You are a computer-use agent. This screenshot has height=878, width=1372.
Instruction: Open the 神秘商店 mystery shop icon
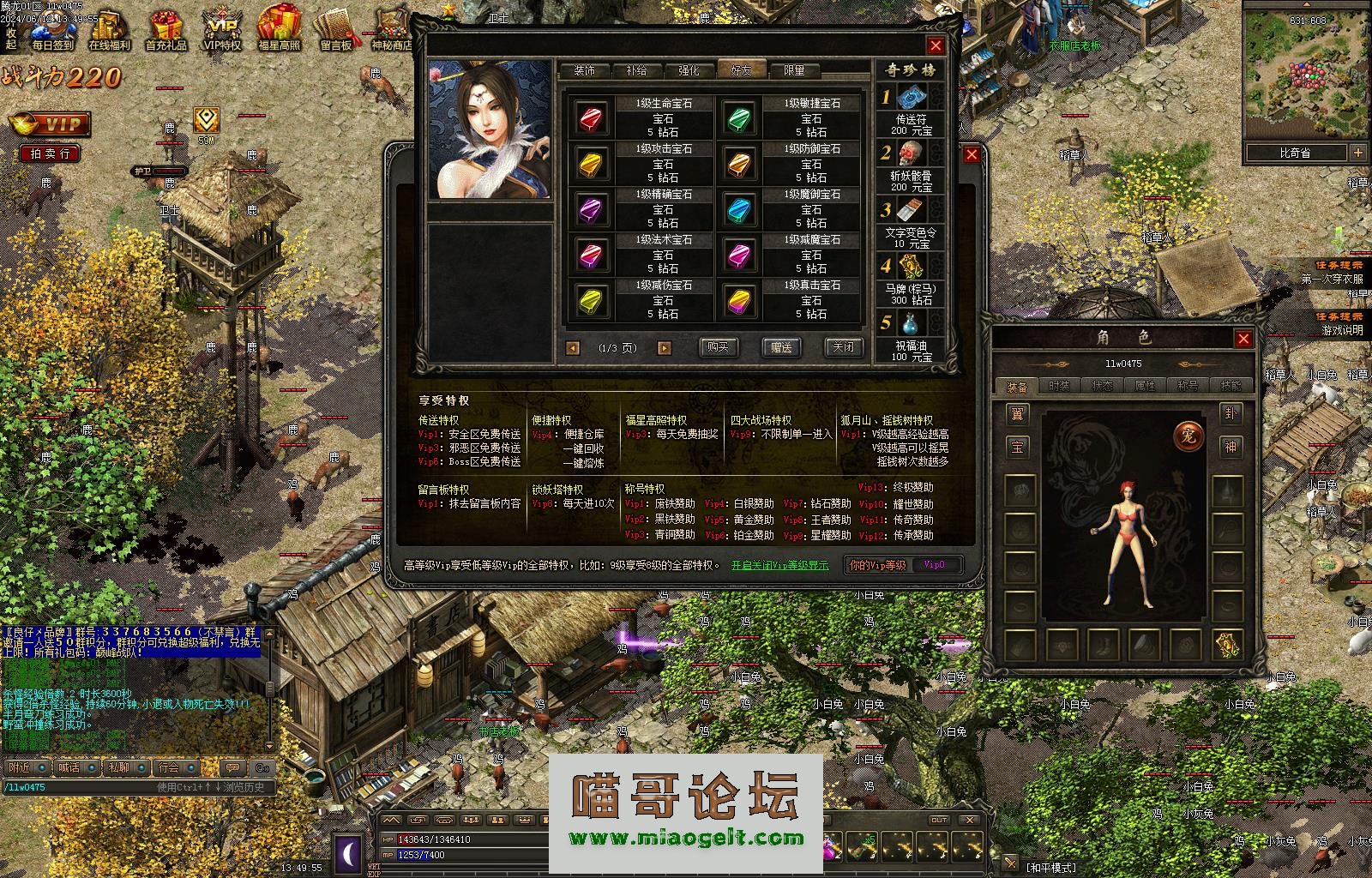[392, 30]
